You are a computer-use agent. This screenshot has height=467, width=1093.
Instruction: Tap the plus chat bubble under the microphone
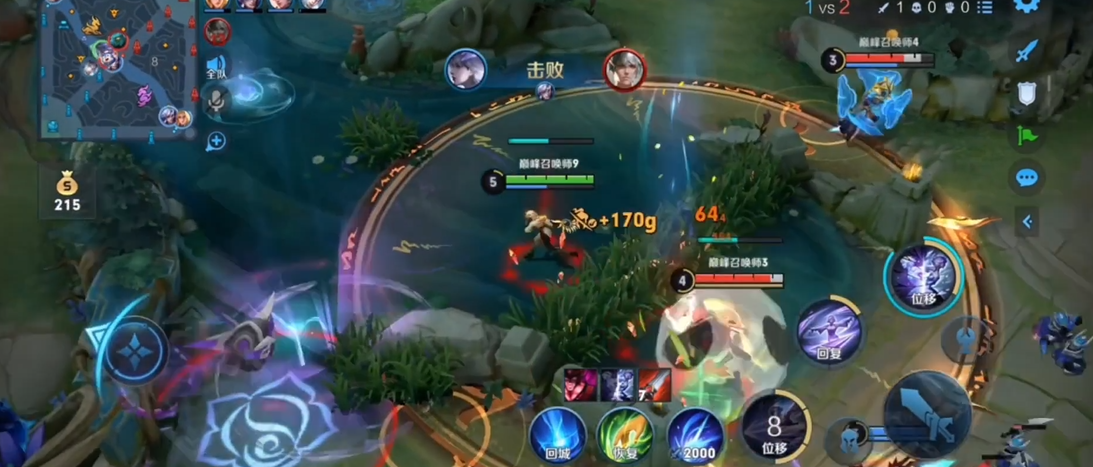(216, 141)
